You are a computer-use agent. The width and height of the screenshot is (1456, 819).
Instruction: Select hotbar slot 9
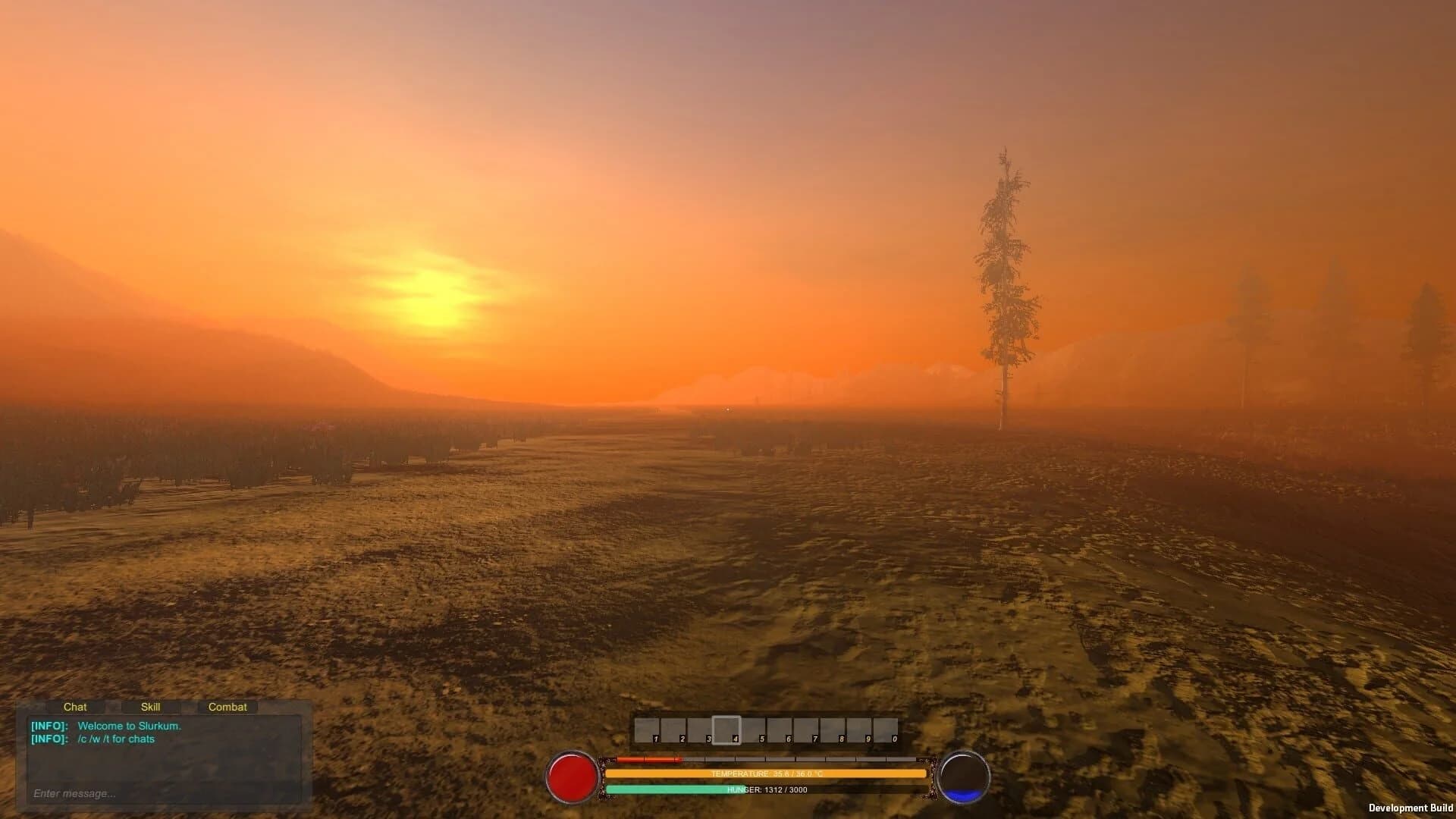point(857,730)
